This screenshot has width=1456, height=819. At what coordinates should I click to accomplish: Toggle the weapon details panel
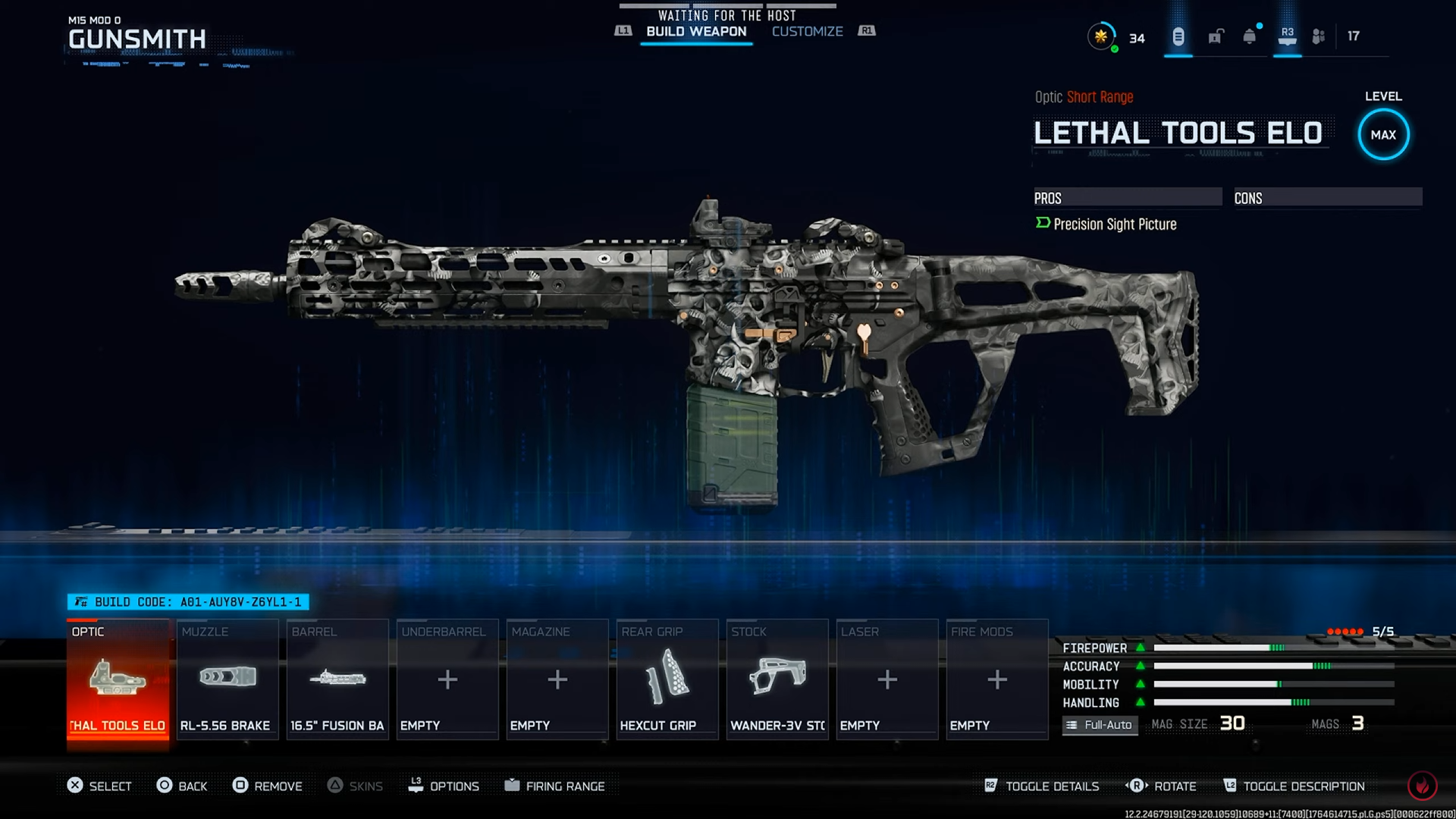click(x=1042, y=786)
